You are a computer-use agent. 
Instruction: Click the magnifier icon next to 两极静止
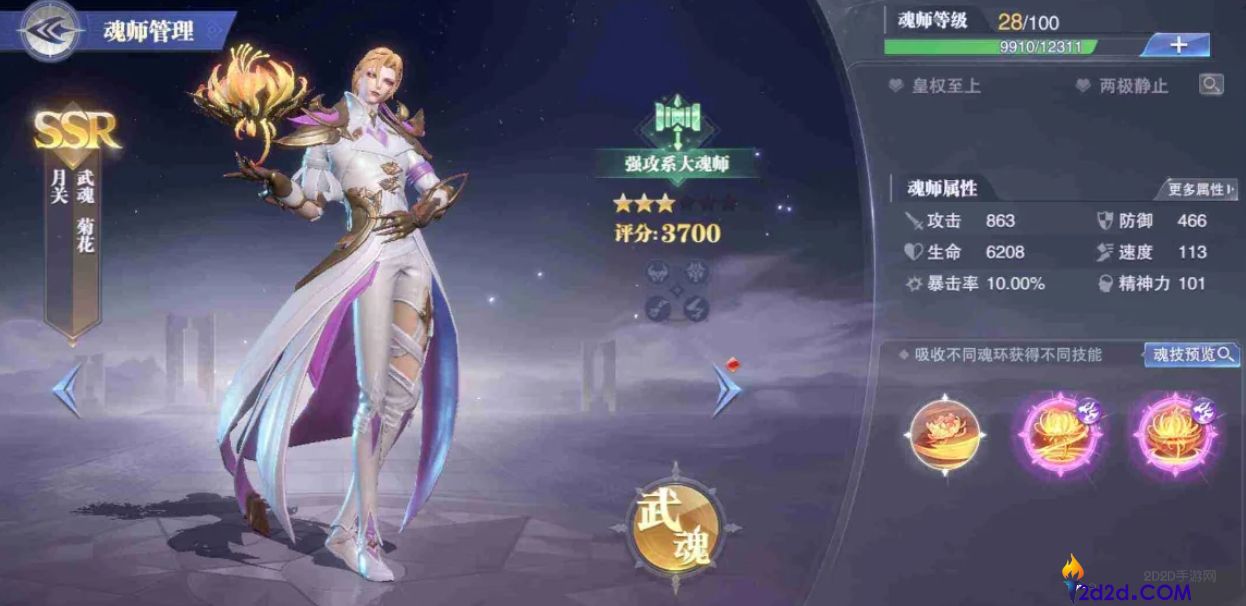pyautogui.click(x=1211, y=85)
